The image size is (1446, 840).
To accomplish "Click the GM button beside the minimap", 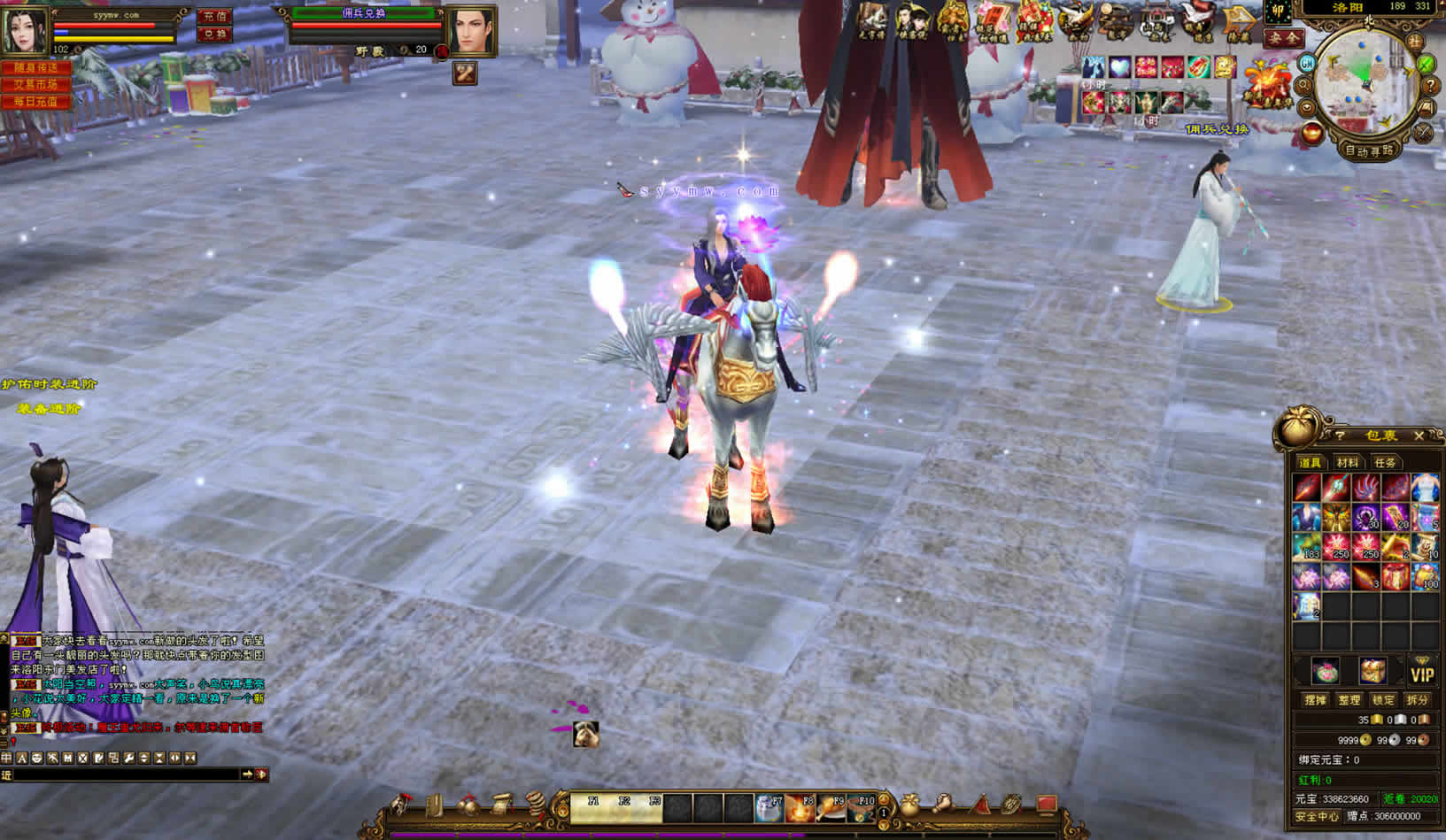I will click(1307, 64).
